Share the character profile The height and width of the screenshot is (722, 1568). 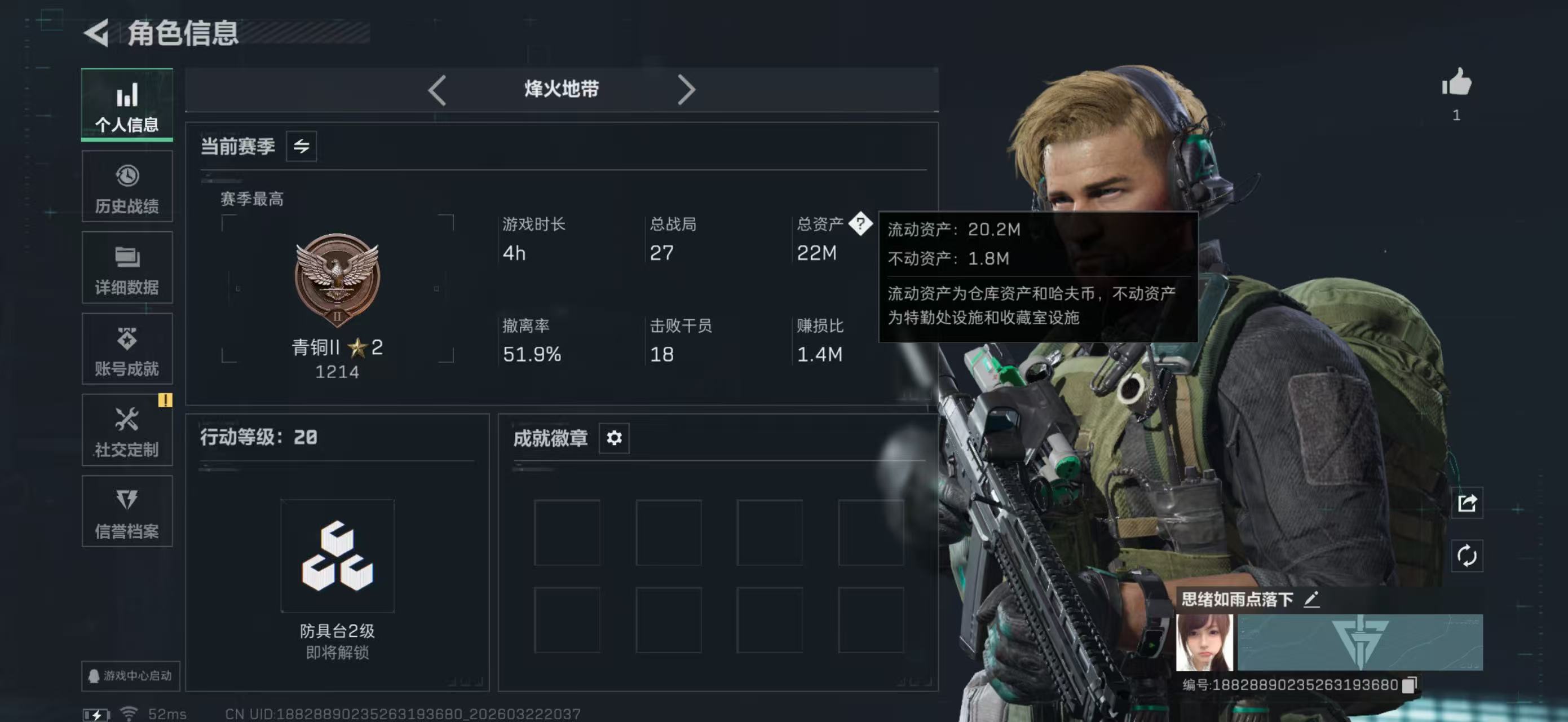[x=1467, y=503]
